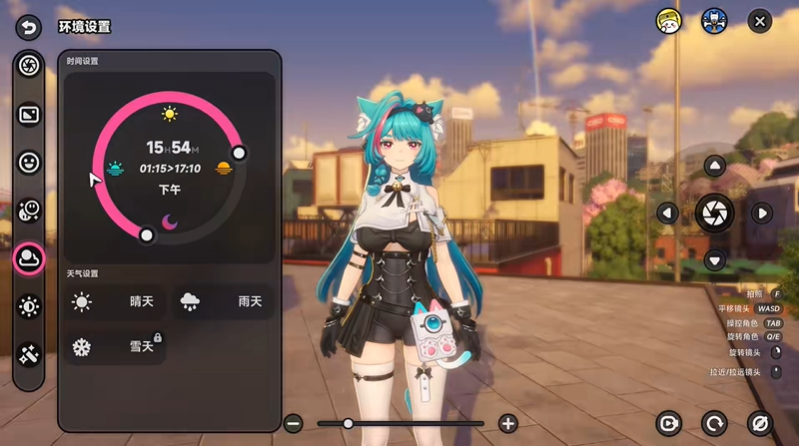The height and width of the screenshot is (446, 799).
Task: Go back using the return arrow
Action: coord(28,27)
